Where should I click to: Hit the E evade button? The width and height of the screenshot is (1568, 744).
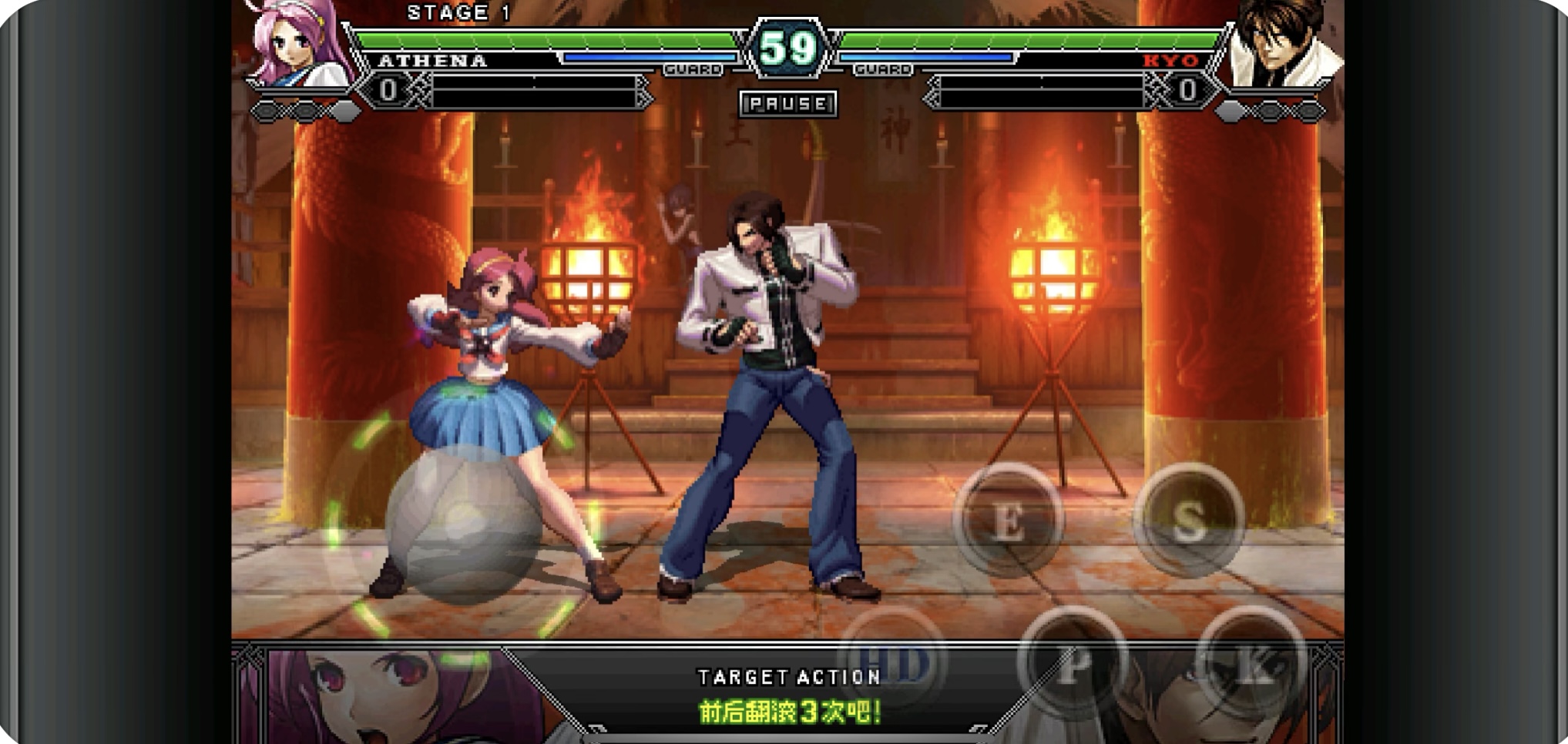coord(1009,521)
